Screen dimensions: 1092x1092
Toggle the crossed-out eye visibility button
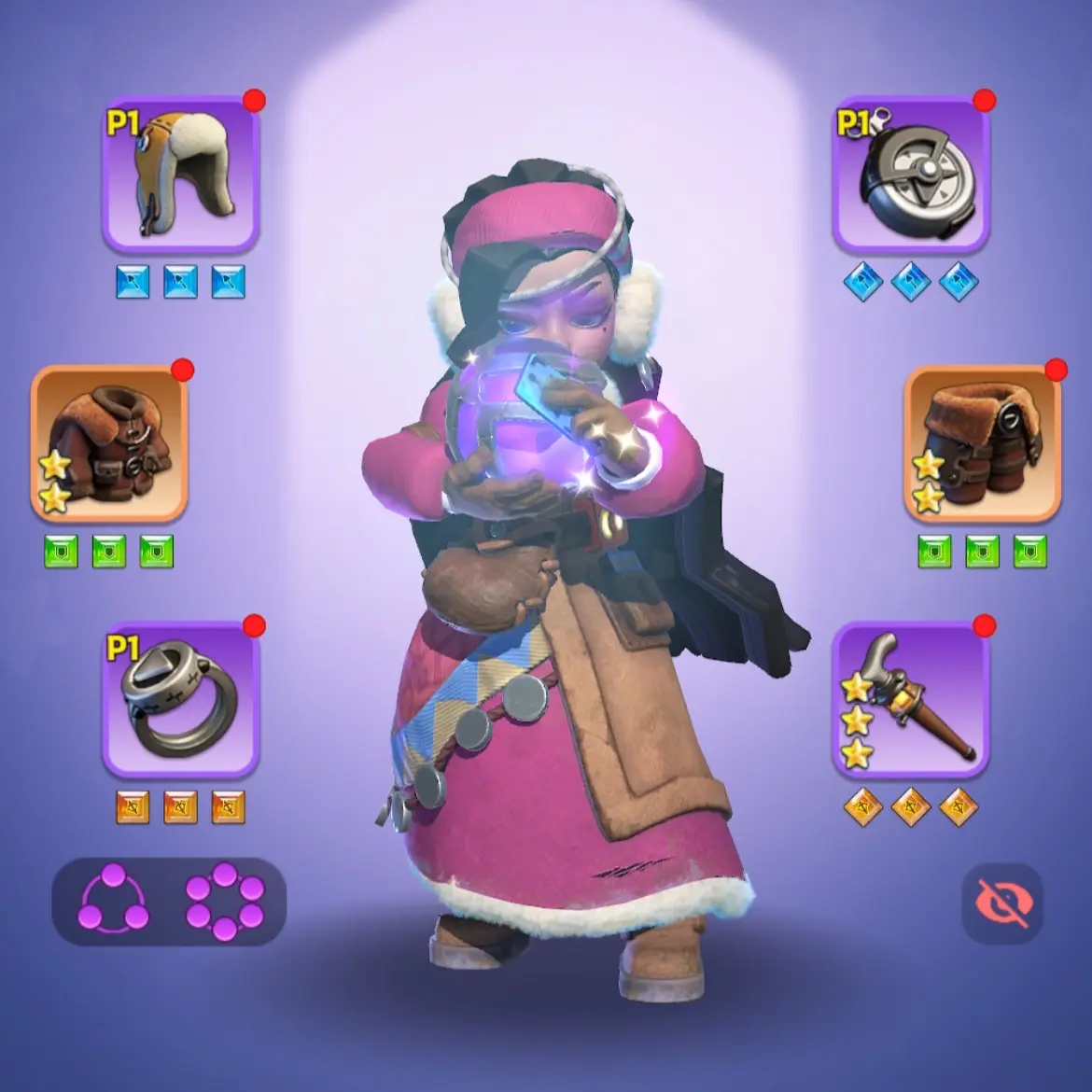point(1001,903)
